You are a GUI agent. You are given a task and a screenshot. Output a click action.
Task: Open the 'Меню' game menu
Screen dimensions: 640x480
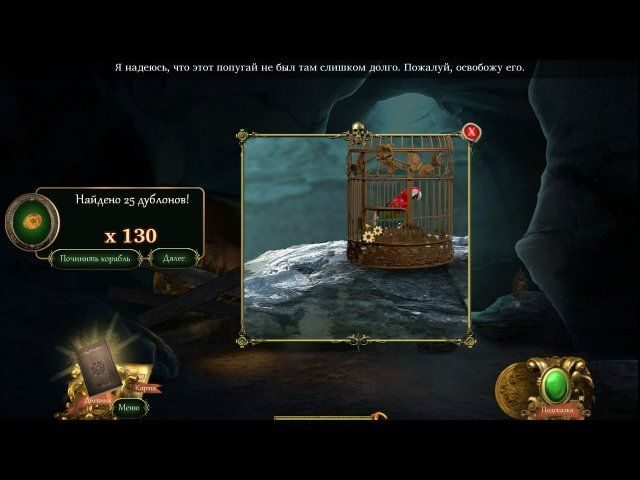pyautogui.click(x=128, y=407)
